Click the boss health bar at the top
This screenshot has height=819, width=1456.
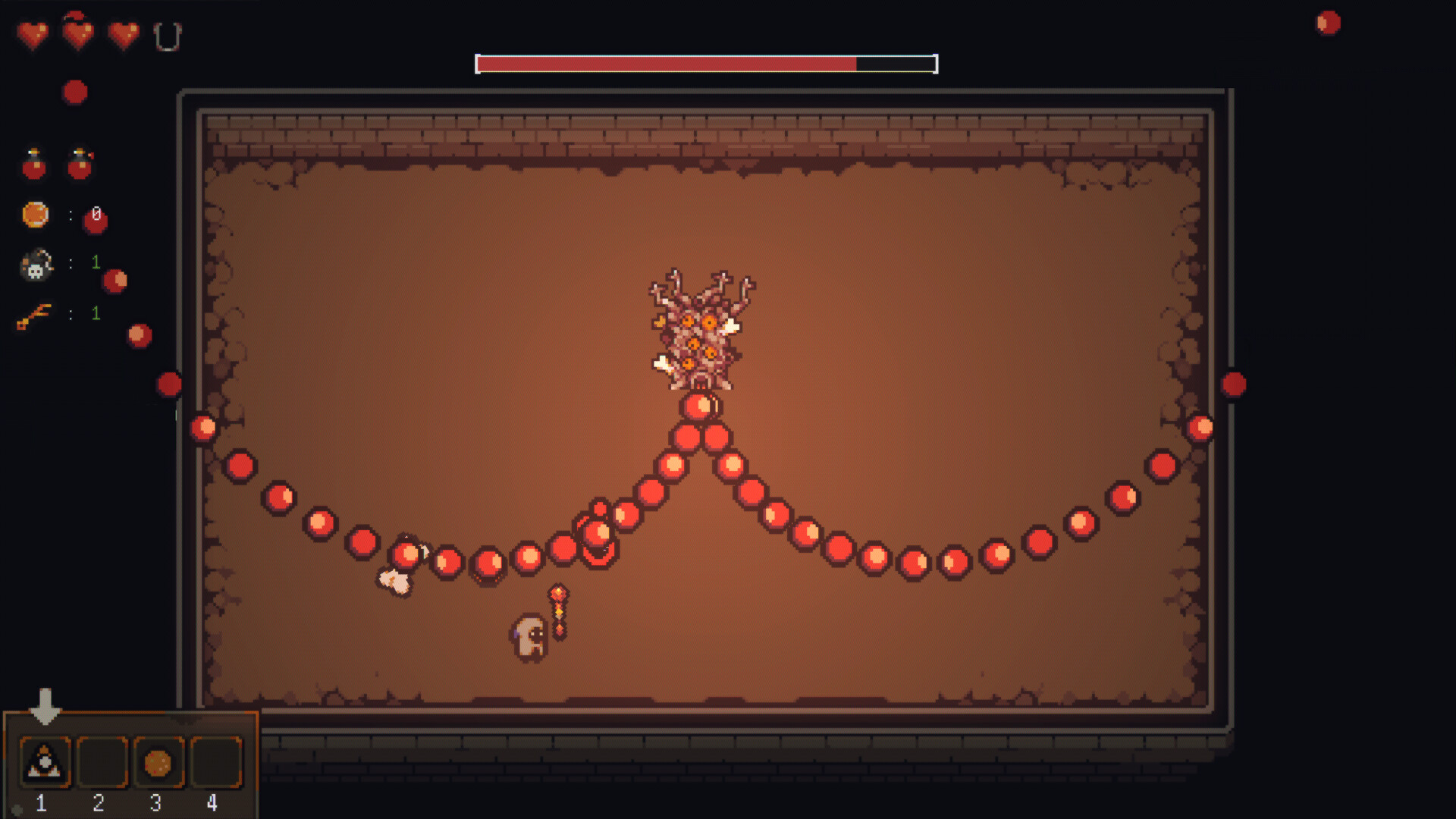[x=705, y=64]
